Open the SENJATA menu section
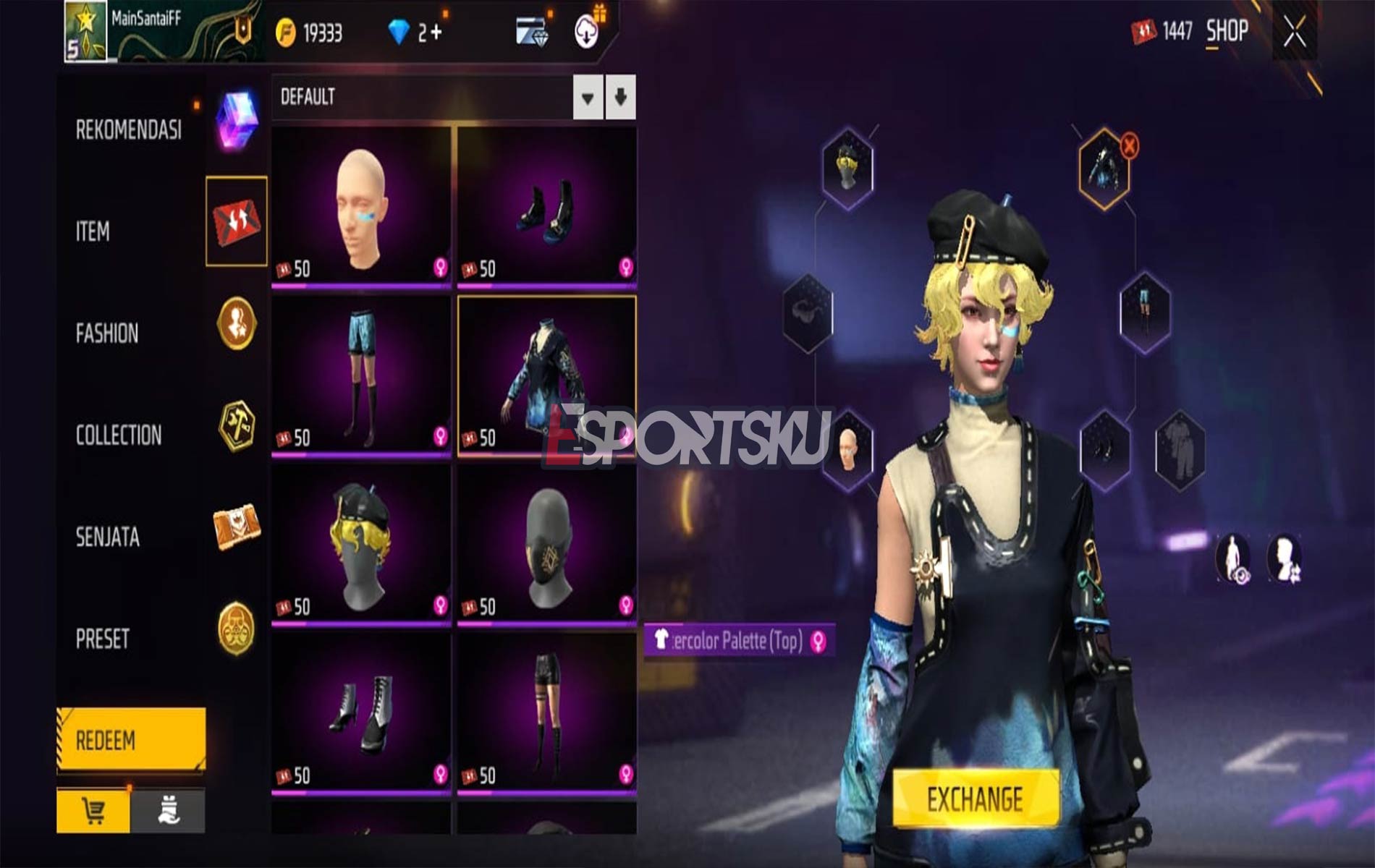Image resolution: width=1375 pixels, height=868 pixels. tap(106, 535)
